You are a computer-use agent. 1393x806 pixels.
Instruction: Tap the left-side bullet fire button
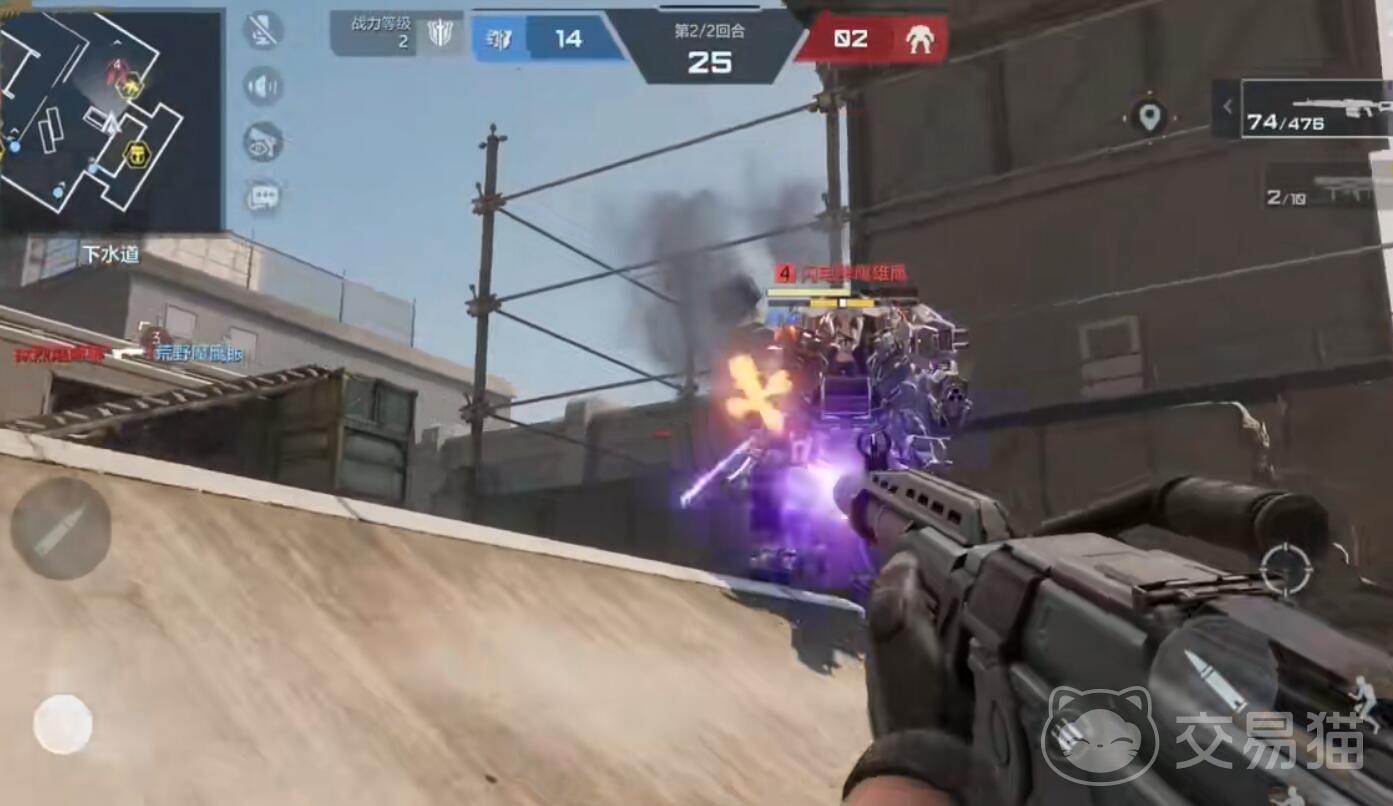point(60,529)
